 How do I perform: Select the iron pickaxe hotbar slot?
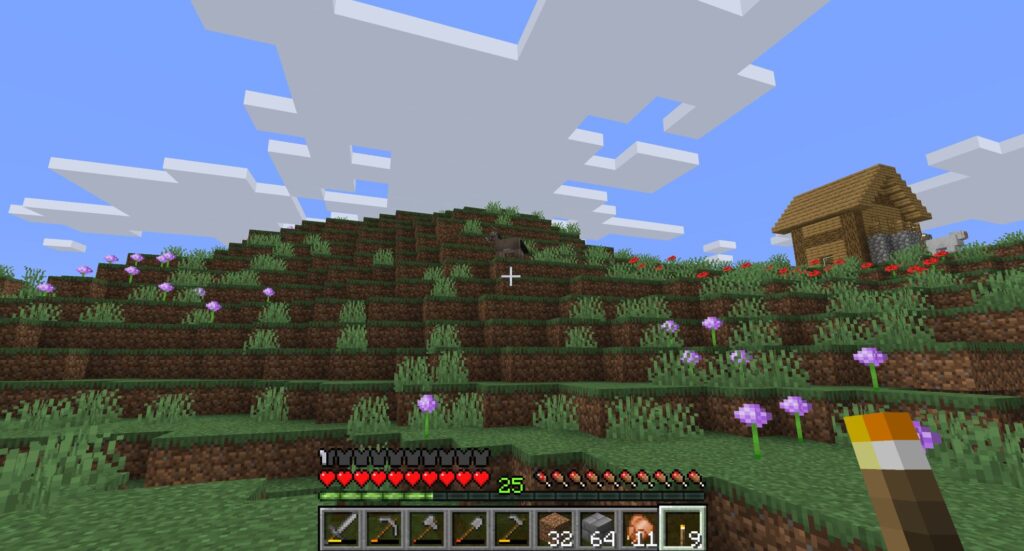(383, 528)
